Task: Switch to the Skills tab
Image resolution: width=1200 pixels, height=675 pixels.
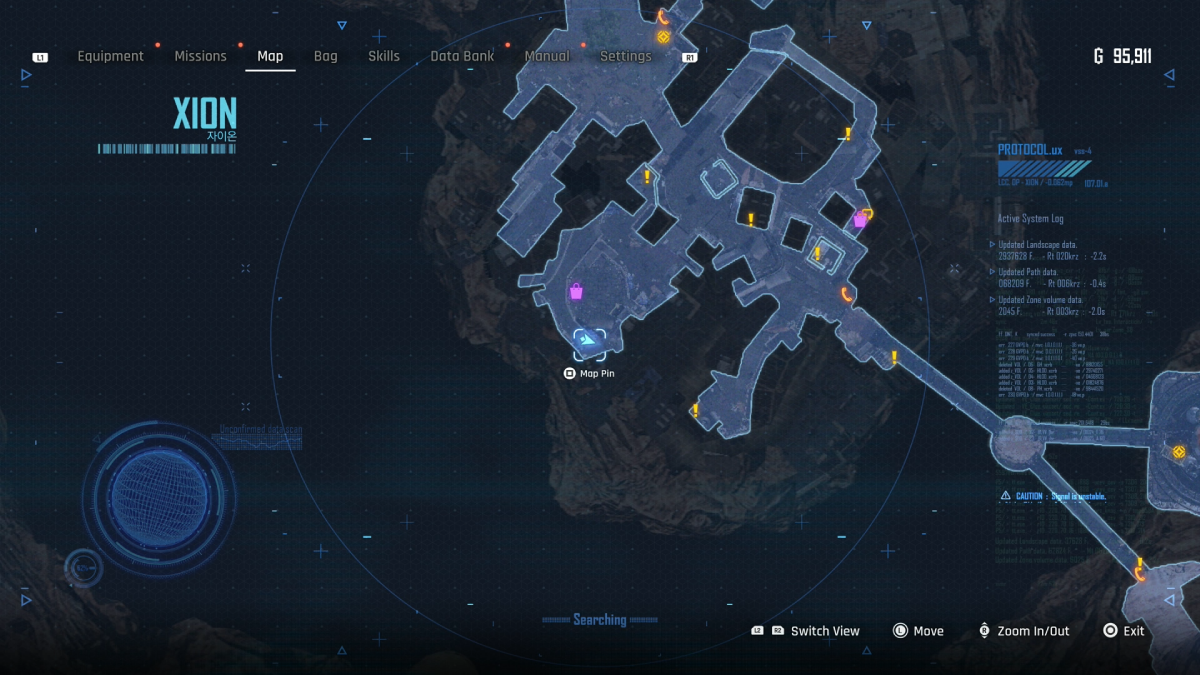Action: [384, 57]
